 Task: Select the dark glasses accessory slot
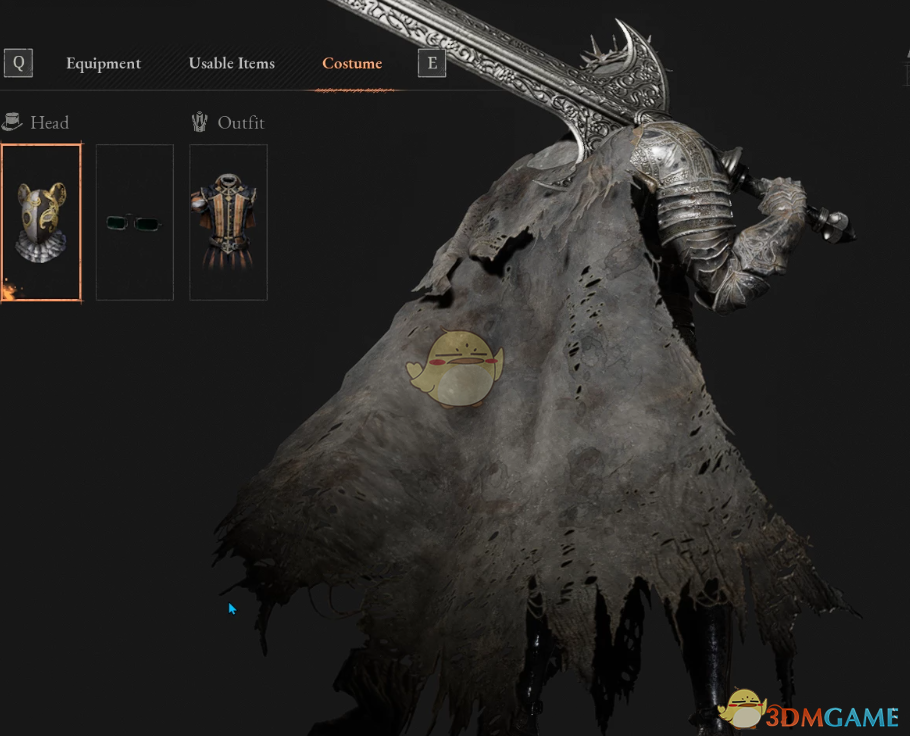pos(134,222)
